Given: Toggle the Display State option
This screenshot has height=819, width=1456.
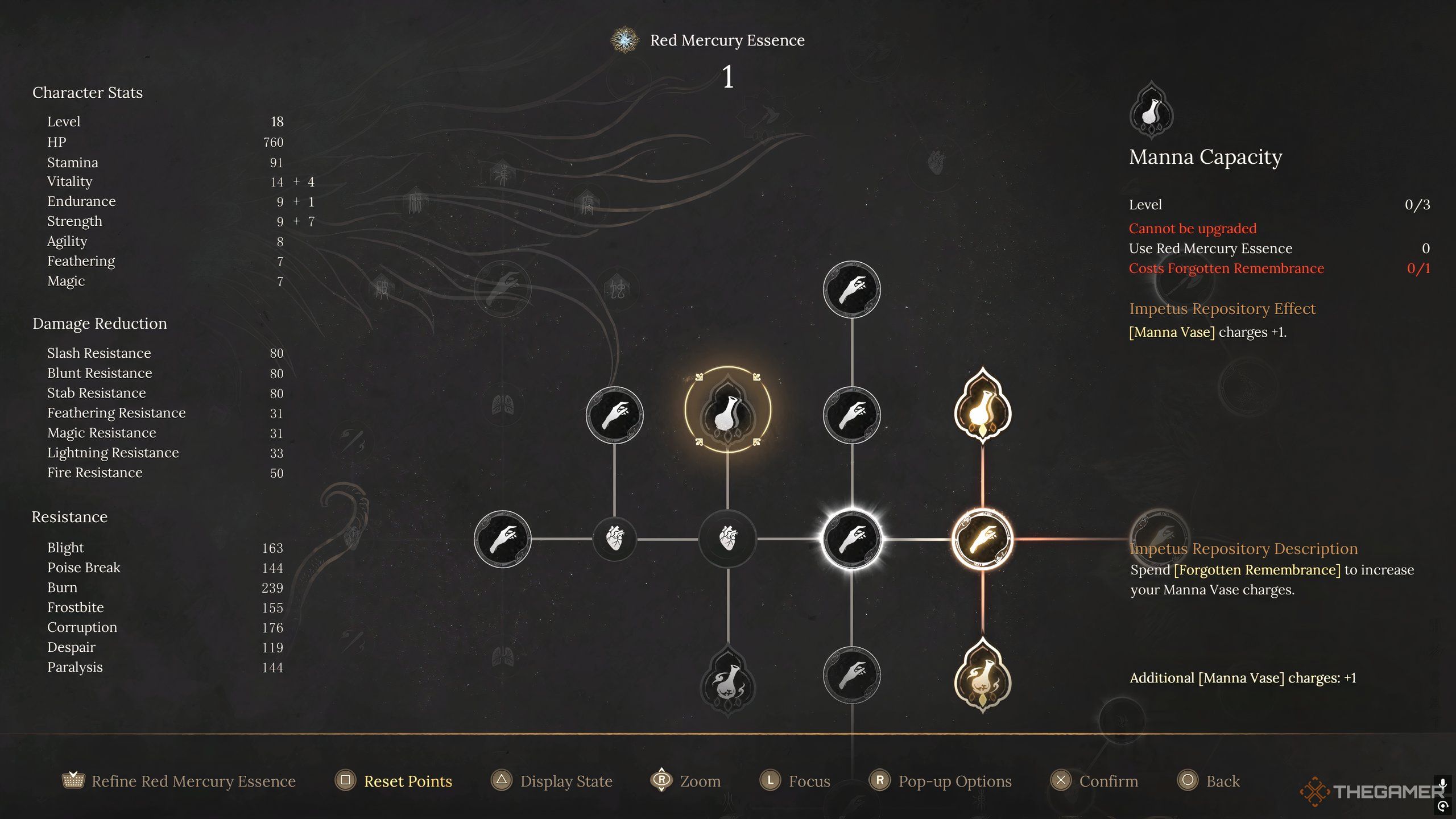Looking at the screenshot, I should (x=565, y=781).
